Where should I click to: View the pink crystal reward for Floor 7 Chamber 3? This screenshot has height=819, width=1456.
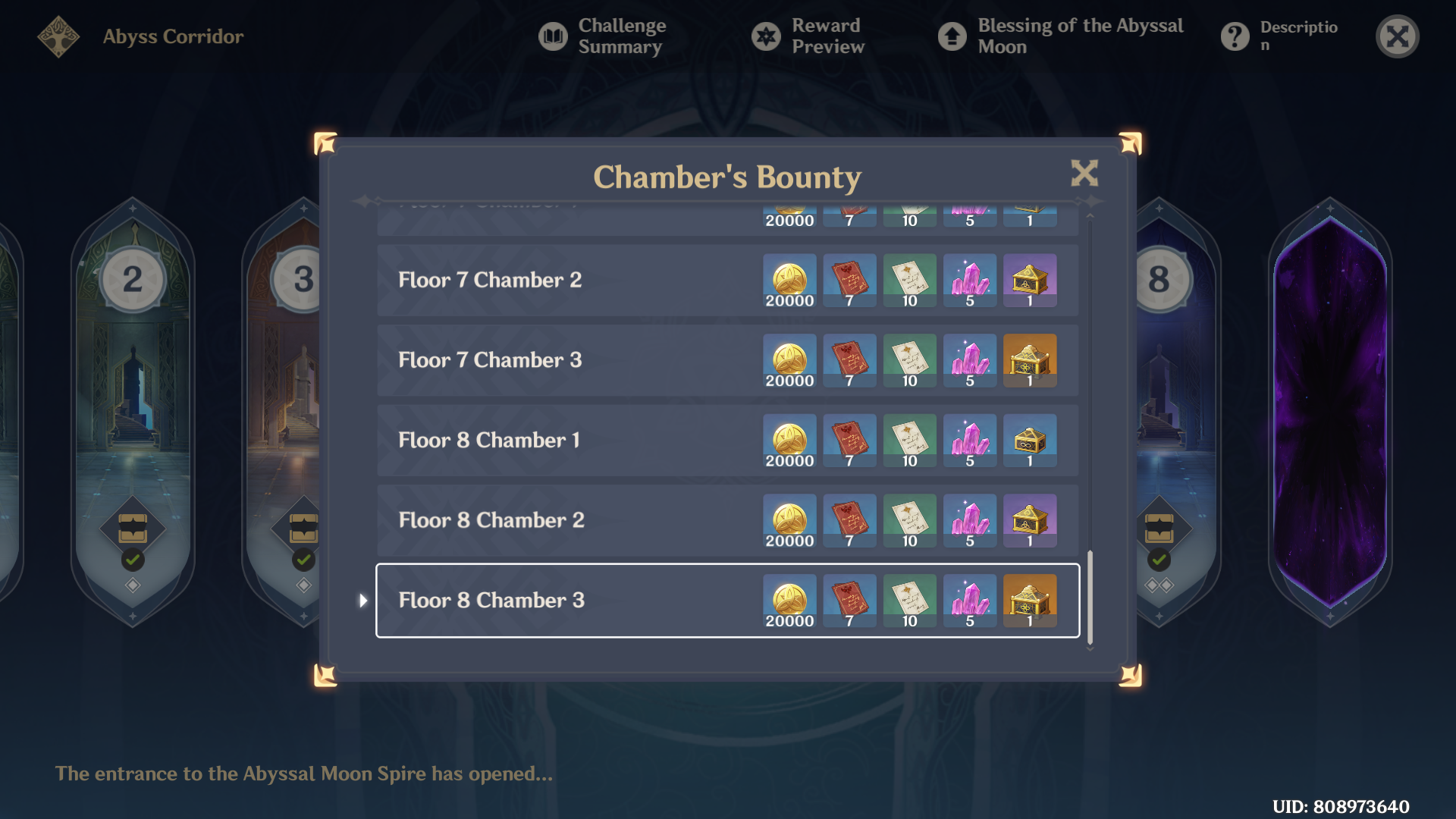(970, 360)
